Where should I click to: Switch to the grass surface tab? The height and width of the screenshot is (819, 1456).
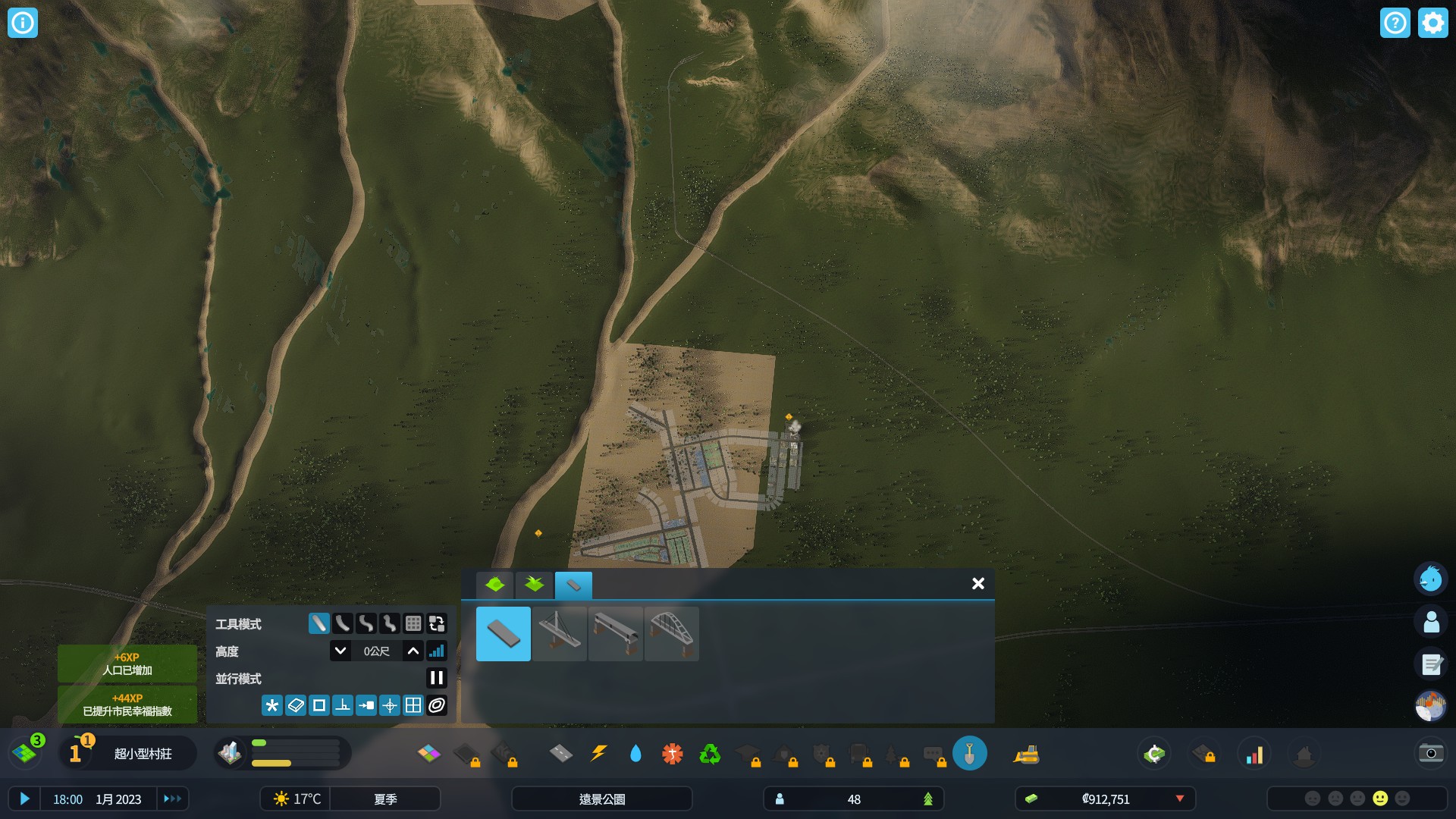tap(494, 584)
